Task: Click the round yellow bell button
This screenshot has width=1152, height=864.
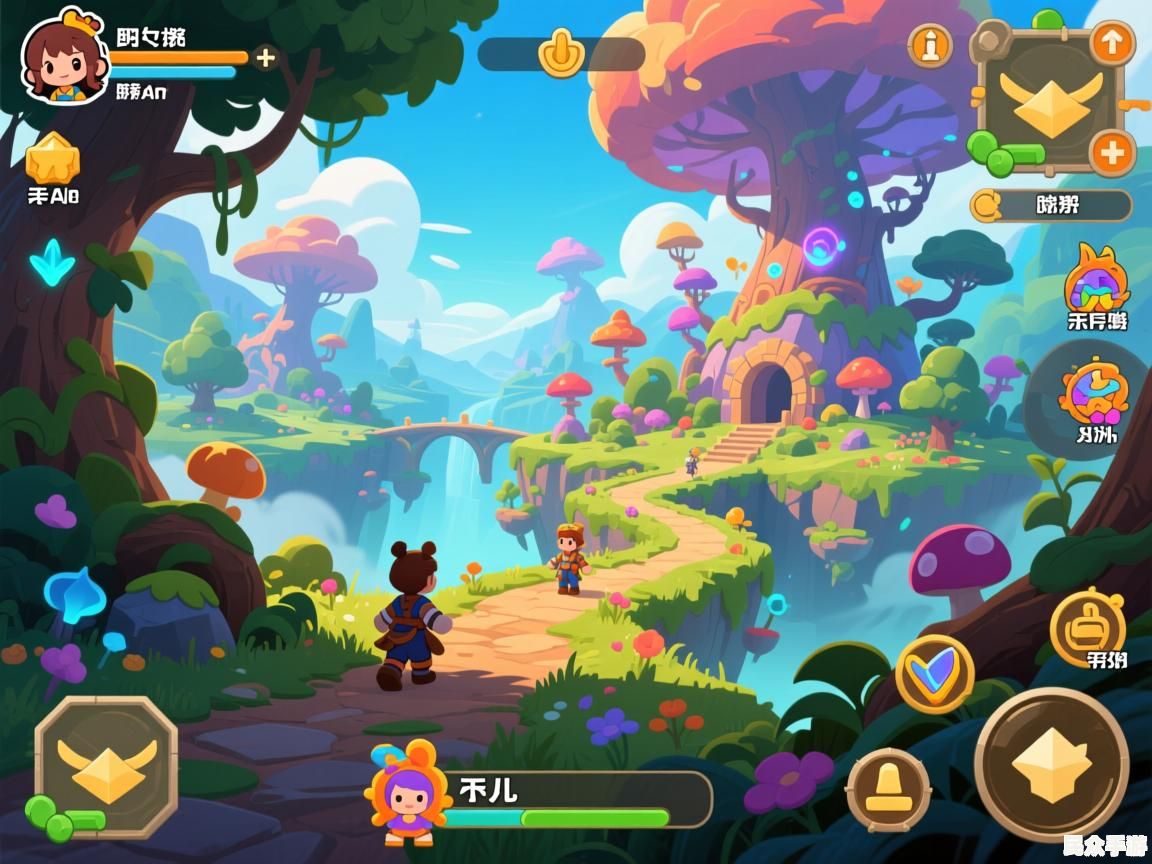Action: (888, 790)
